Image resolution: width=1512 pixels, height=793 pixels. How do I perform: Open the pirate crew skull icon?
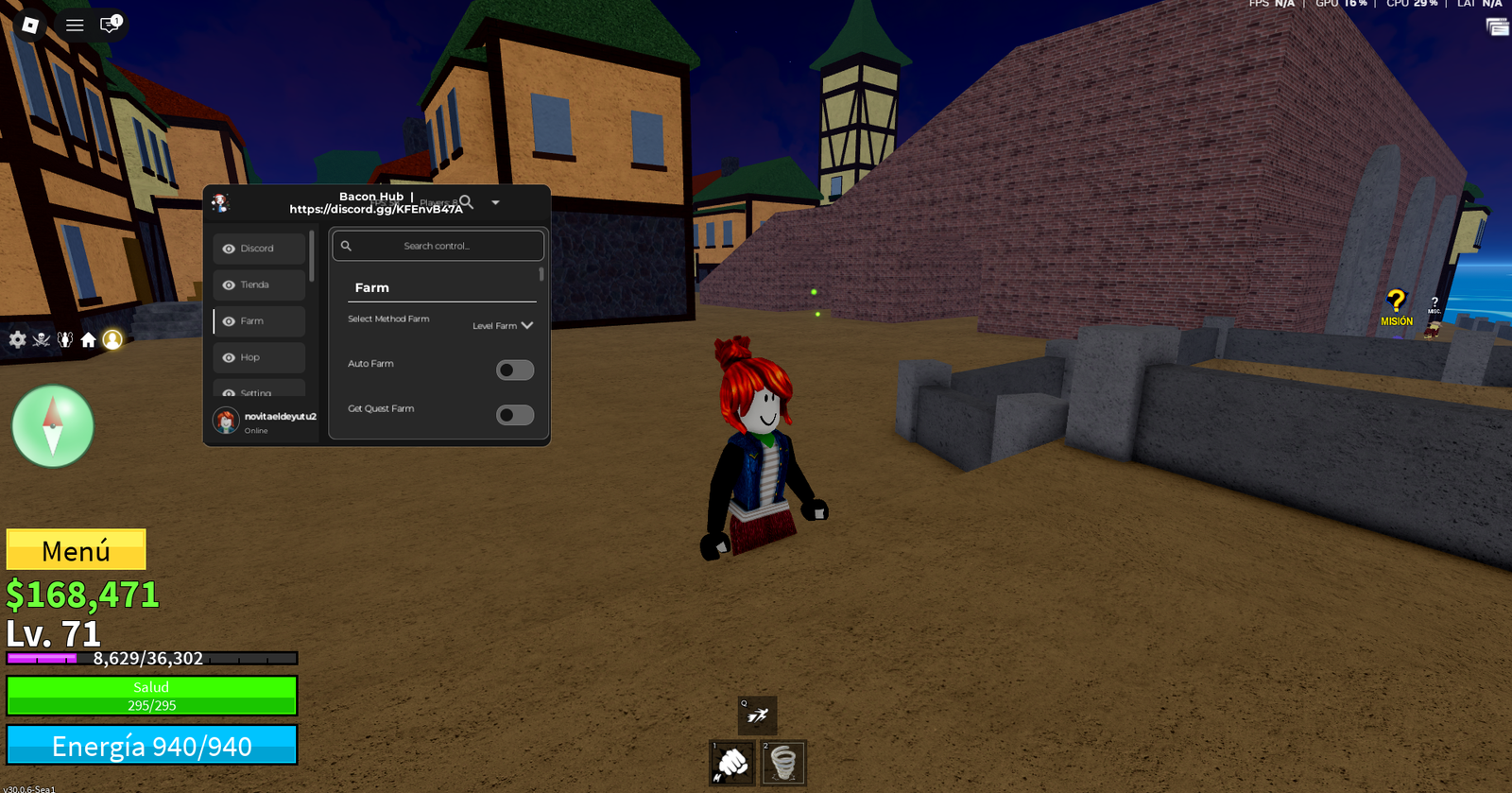pos(42,340)
